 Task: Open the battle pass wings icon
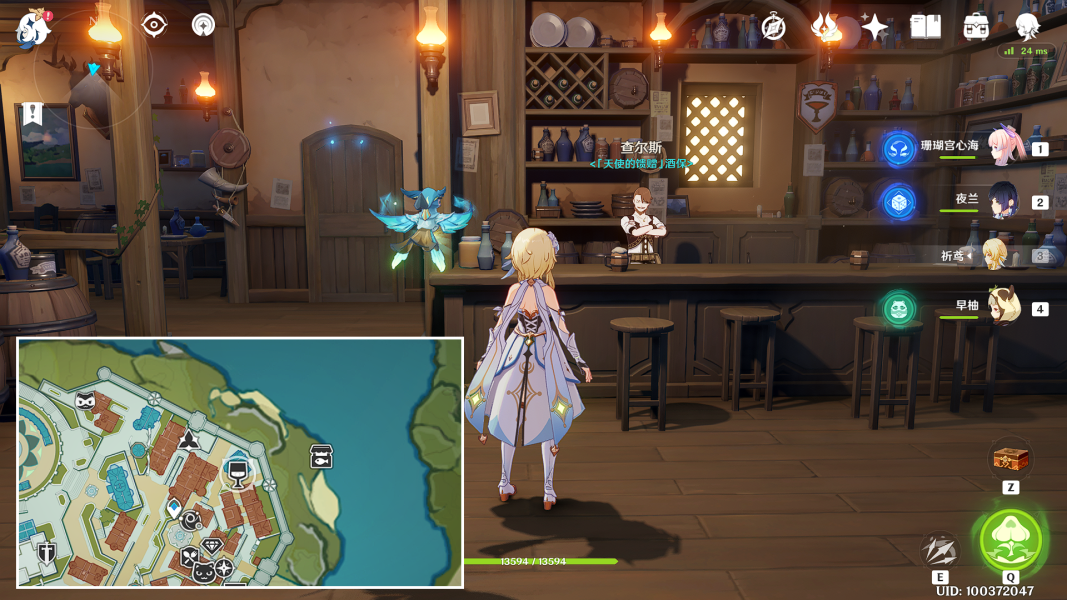825,27
